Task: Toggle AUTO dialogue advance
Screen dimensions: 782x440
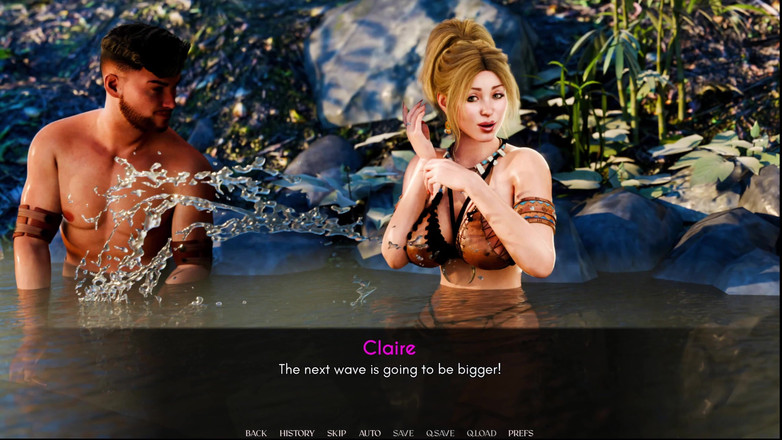Action: point(369,433)
